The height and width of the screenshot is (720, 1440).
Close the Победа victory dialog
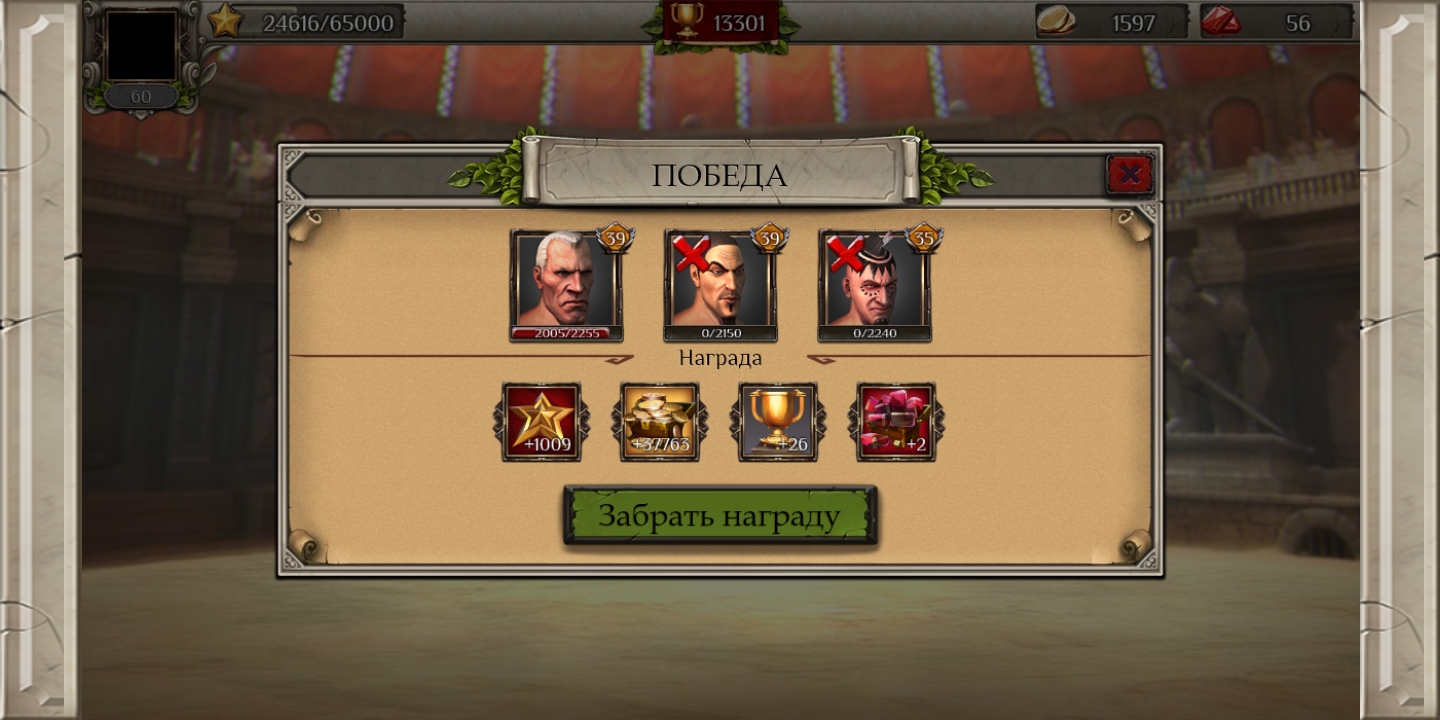pos(1129,175)
